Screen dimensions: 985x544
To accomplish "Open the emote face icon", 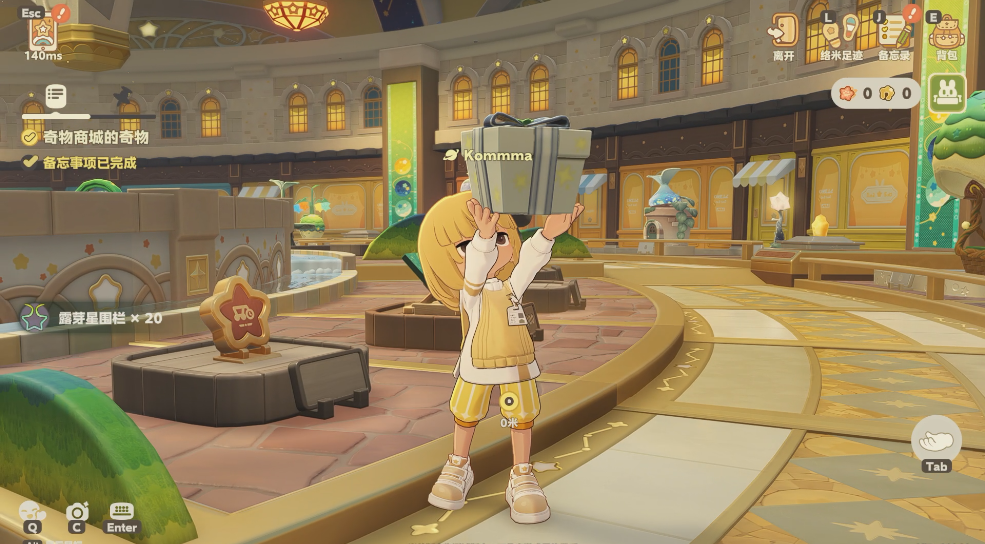I will [33, 512].
